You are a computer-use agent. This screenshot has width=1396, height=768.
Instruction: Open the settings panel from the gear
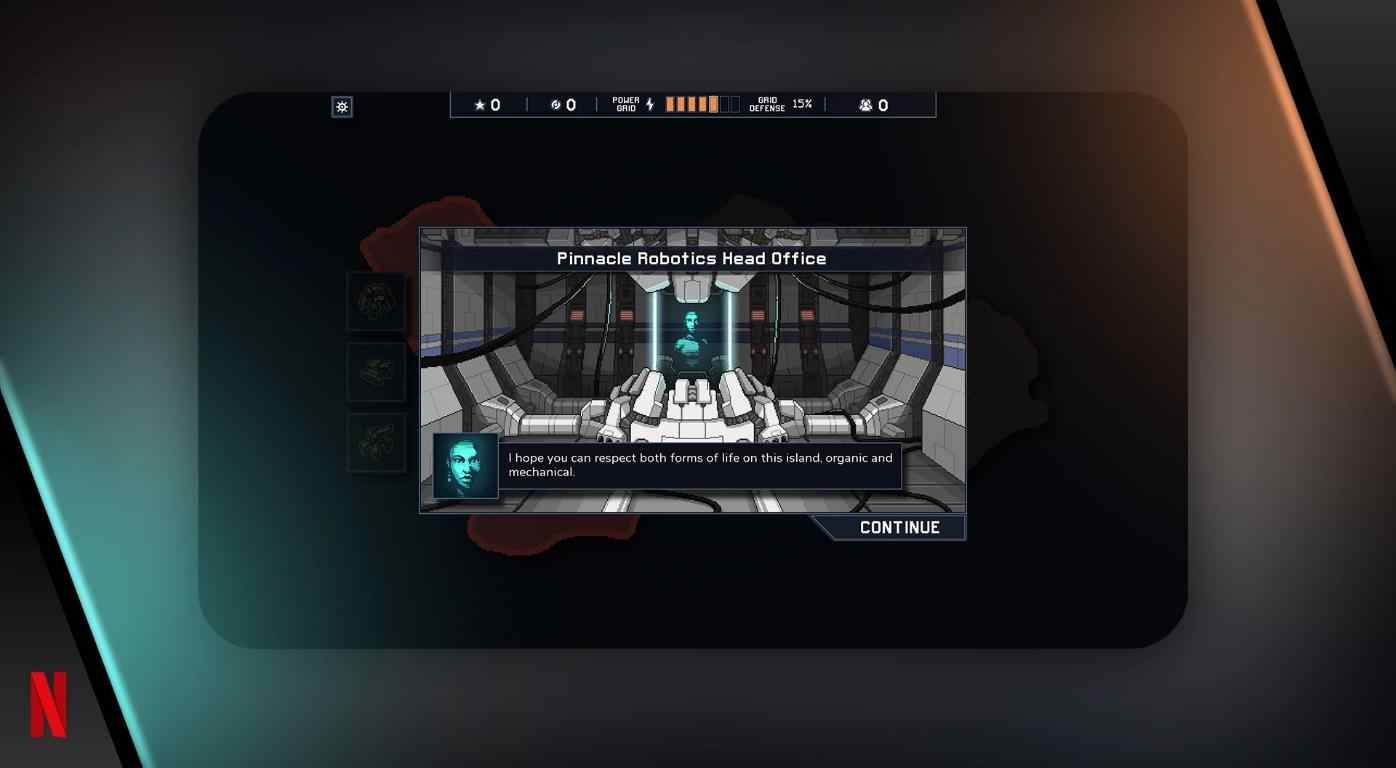point(342,106)
